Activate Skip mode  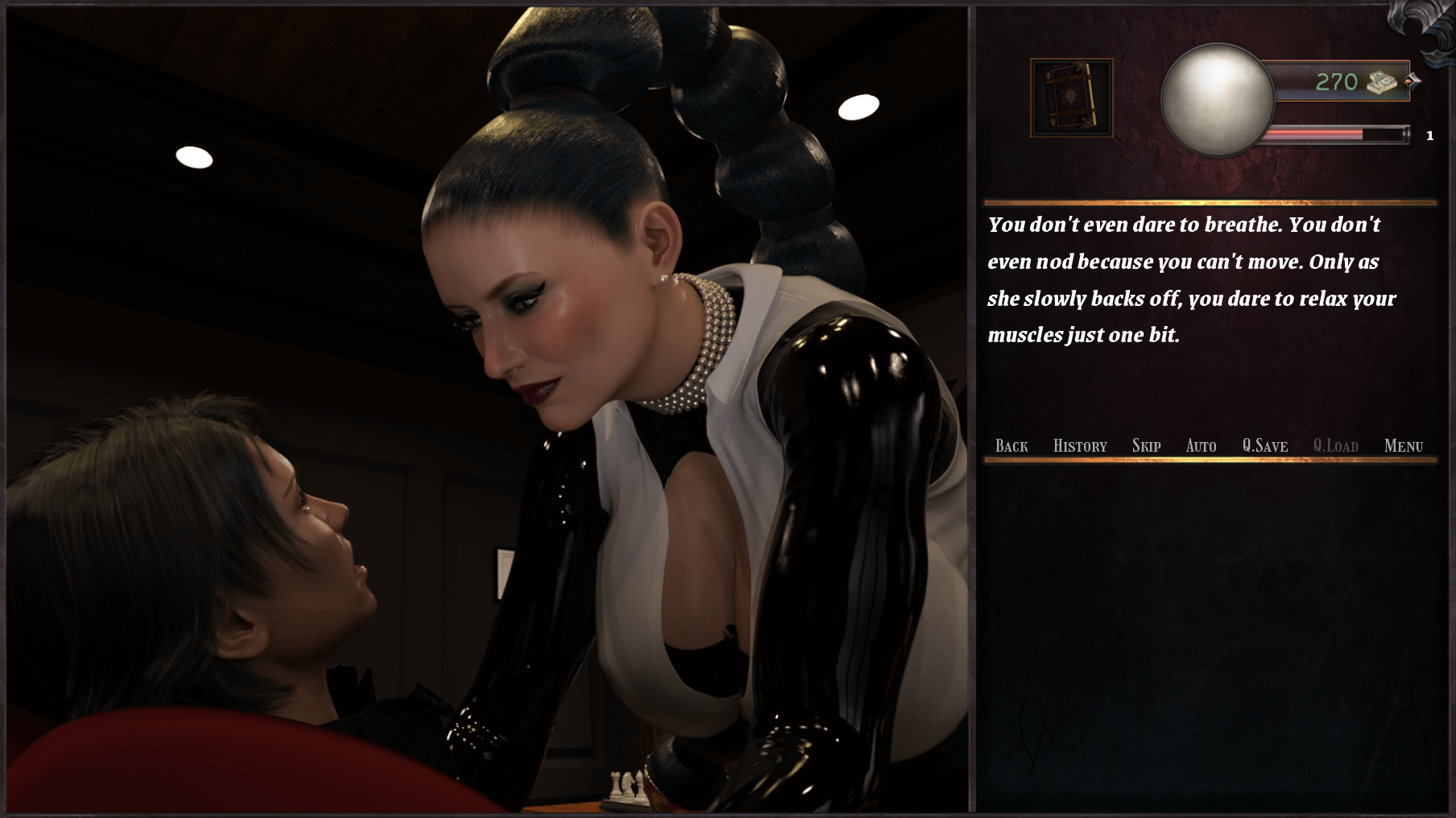click(x=1146, y=446)
